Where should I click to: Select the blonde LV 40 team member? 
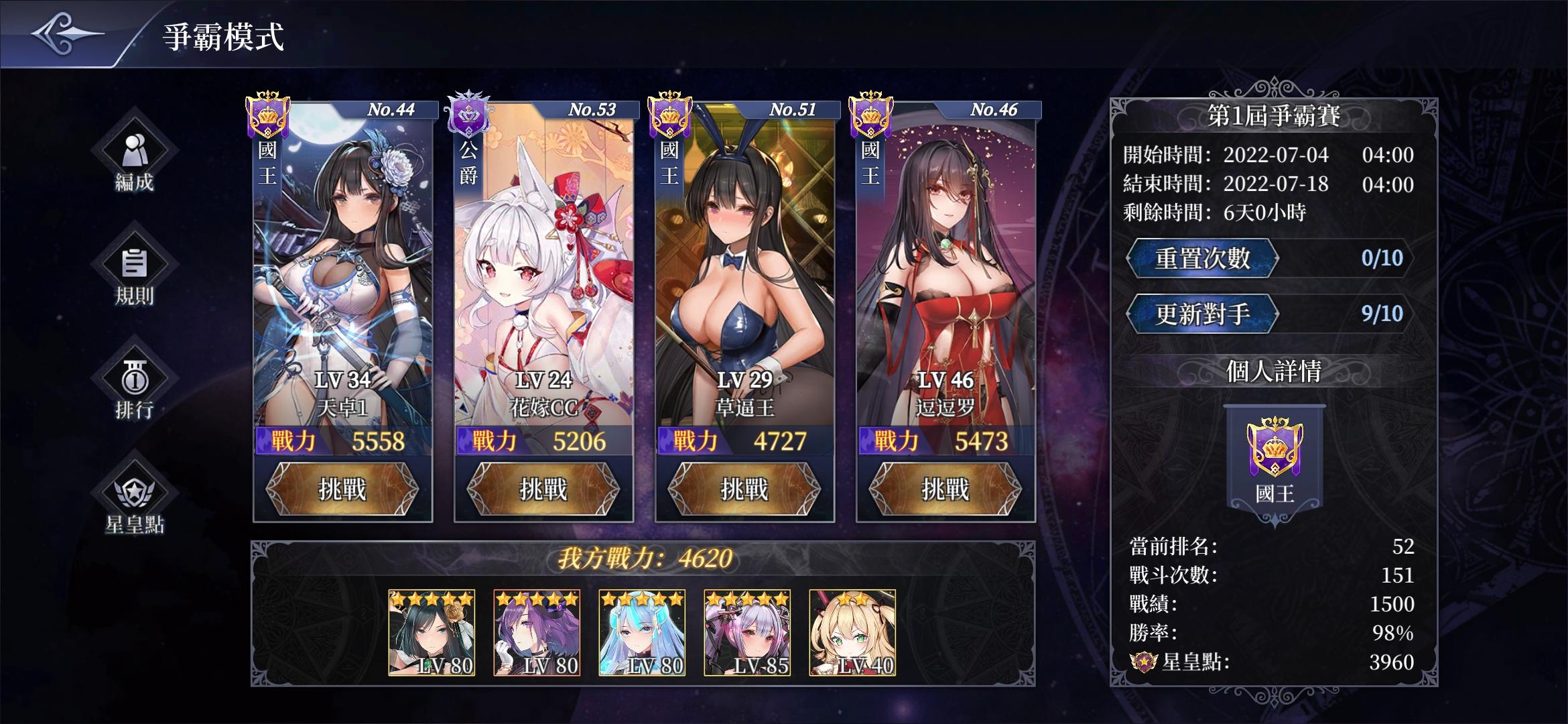852,633
